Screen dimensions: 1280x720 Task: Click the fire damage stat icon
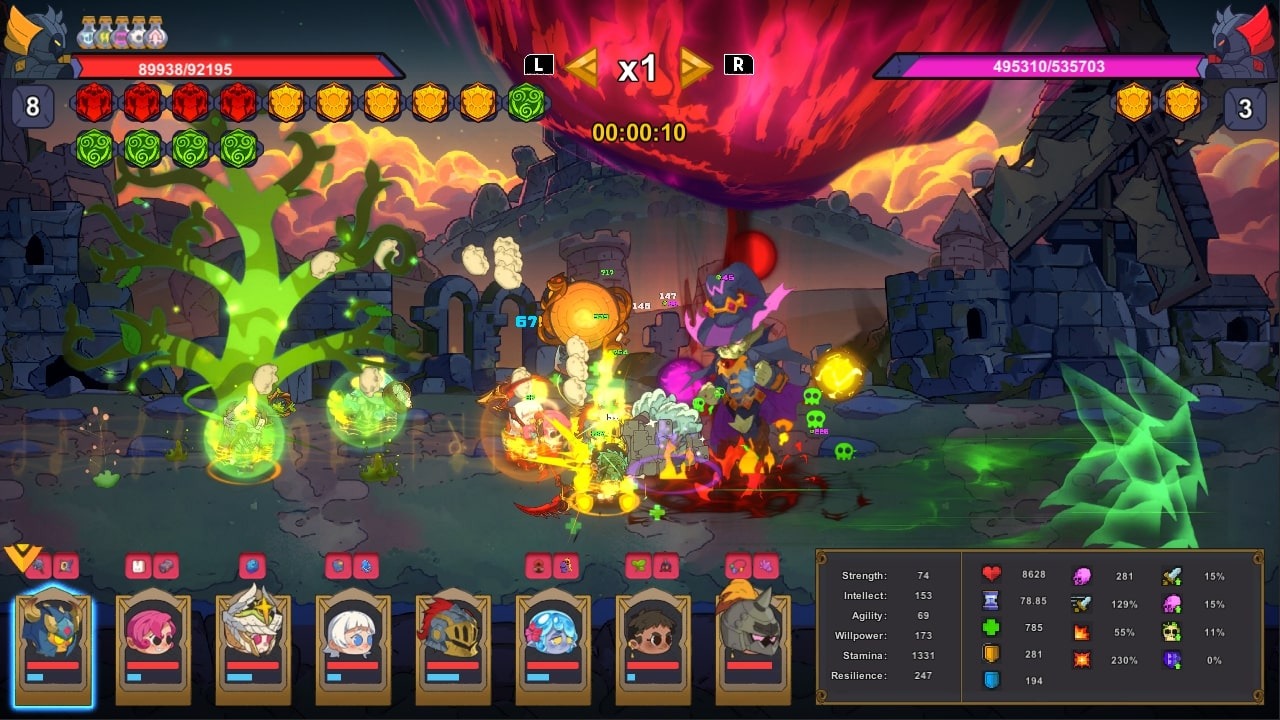[1082, 632]
